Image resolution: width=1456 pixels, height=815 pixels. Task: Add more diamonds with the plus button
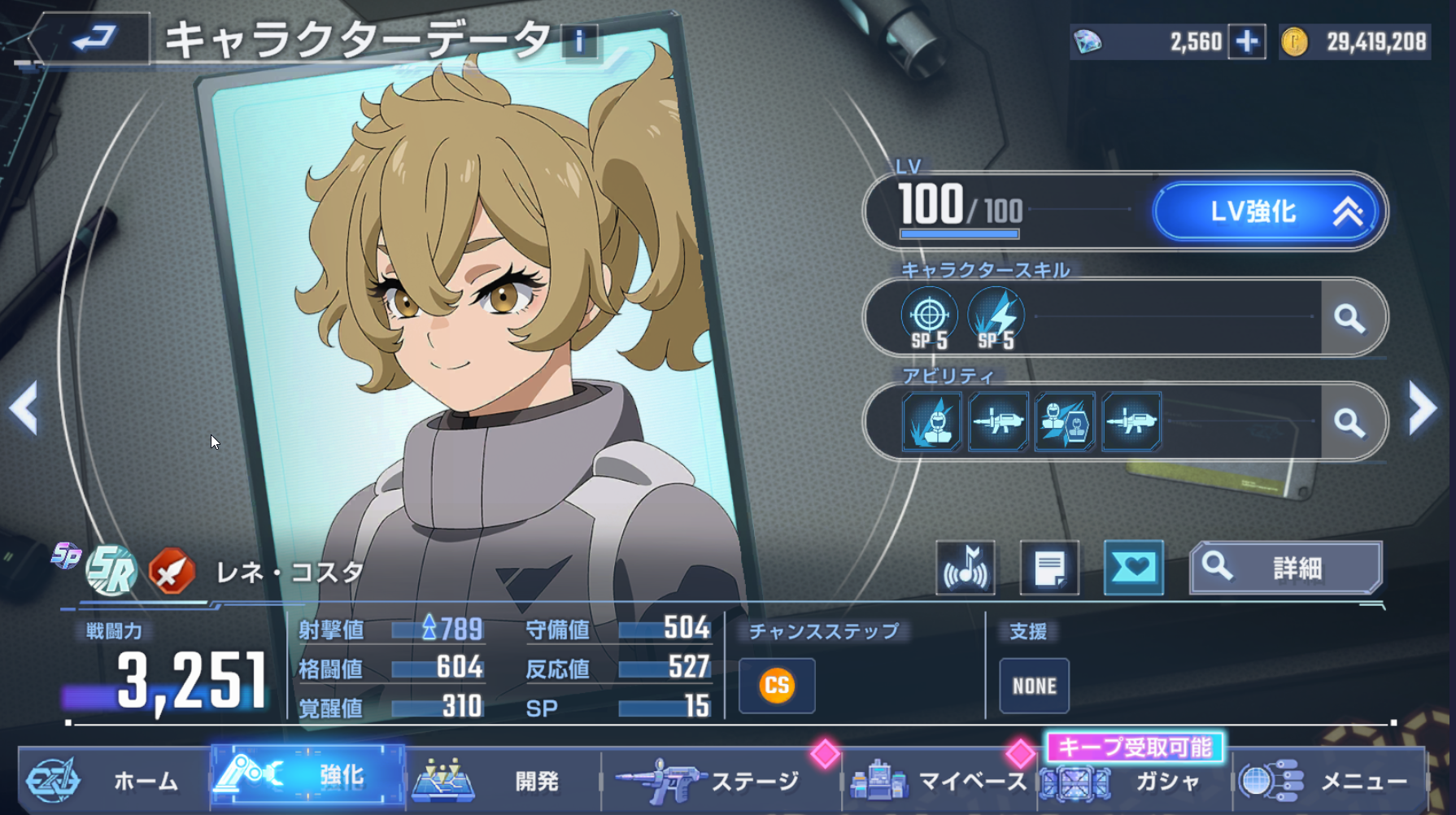[x=1247, y=41]
